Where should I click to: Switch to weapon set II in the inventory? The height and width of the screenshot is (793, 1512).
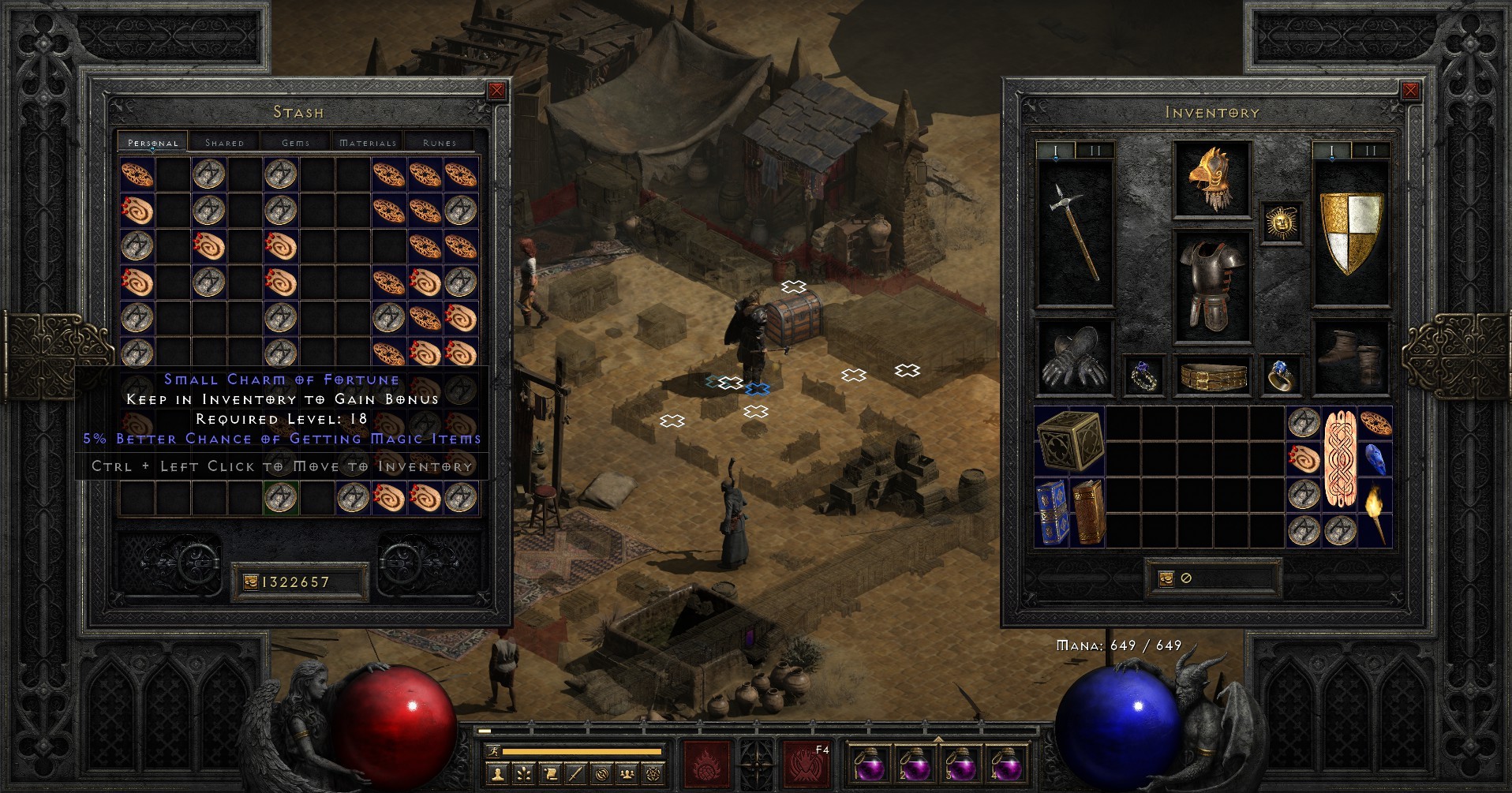(1371, 149)
